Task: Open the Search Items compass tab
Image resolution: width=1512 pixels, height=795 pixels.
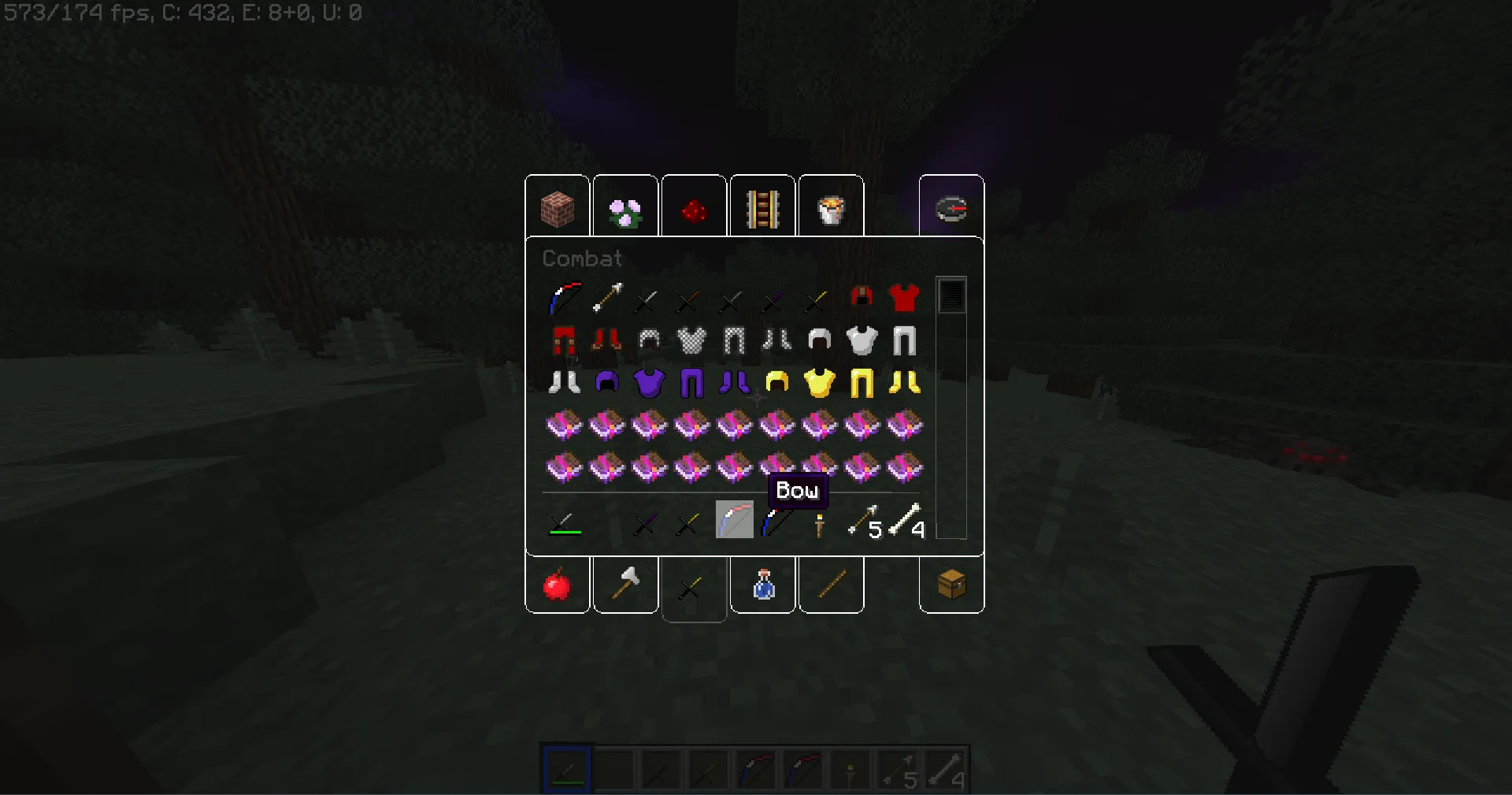Action: click(x=951, y=206)
